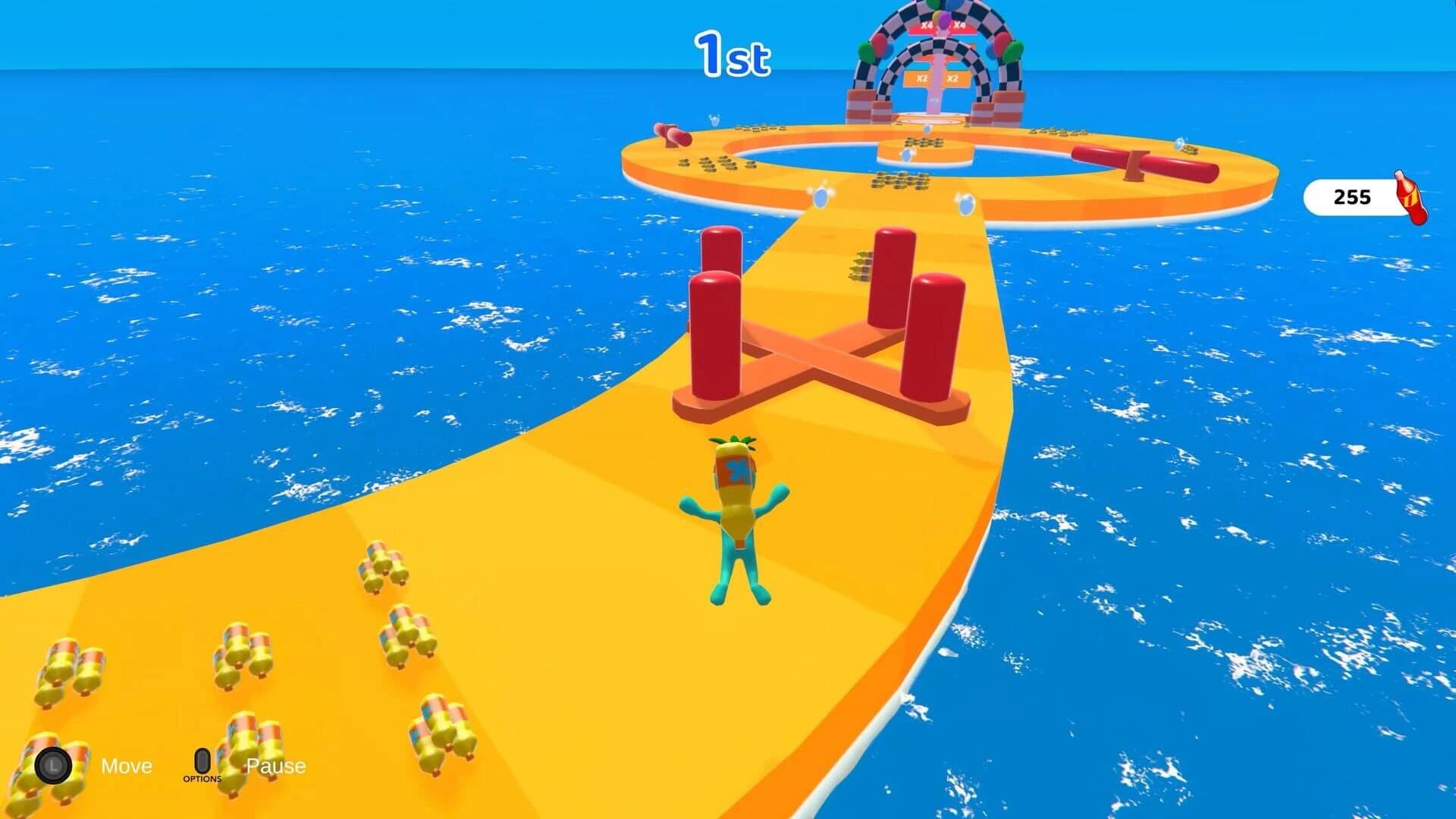Click the leftmost x2 panel on the arch
This screenshot has height=819, width=1456.
coord(923,79)
